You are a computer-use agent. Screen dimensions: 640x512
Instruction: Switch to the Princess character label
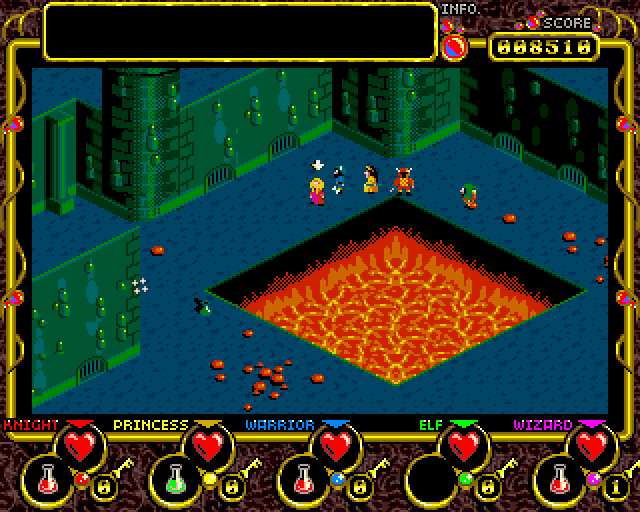[x=150, y=424]
